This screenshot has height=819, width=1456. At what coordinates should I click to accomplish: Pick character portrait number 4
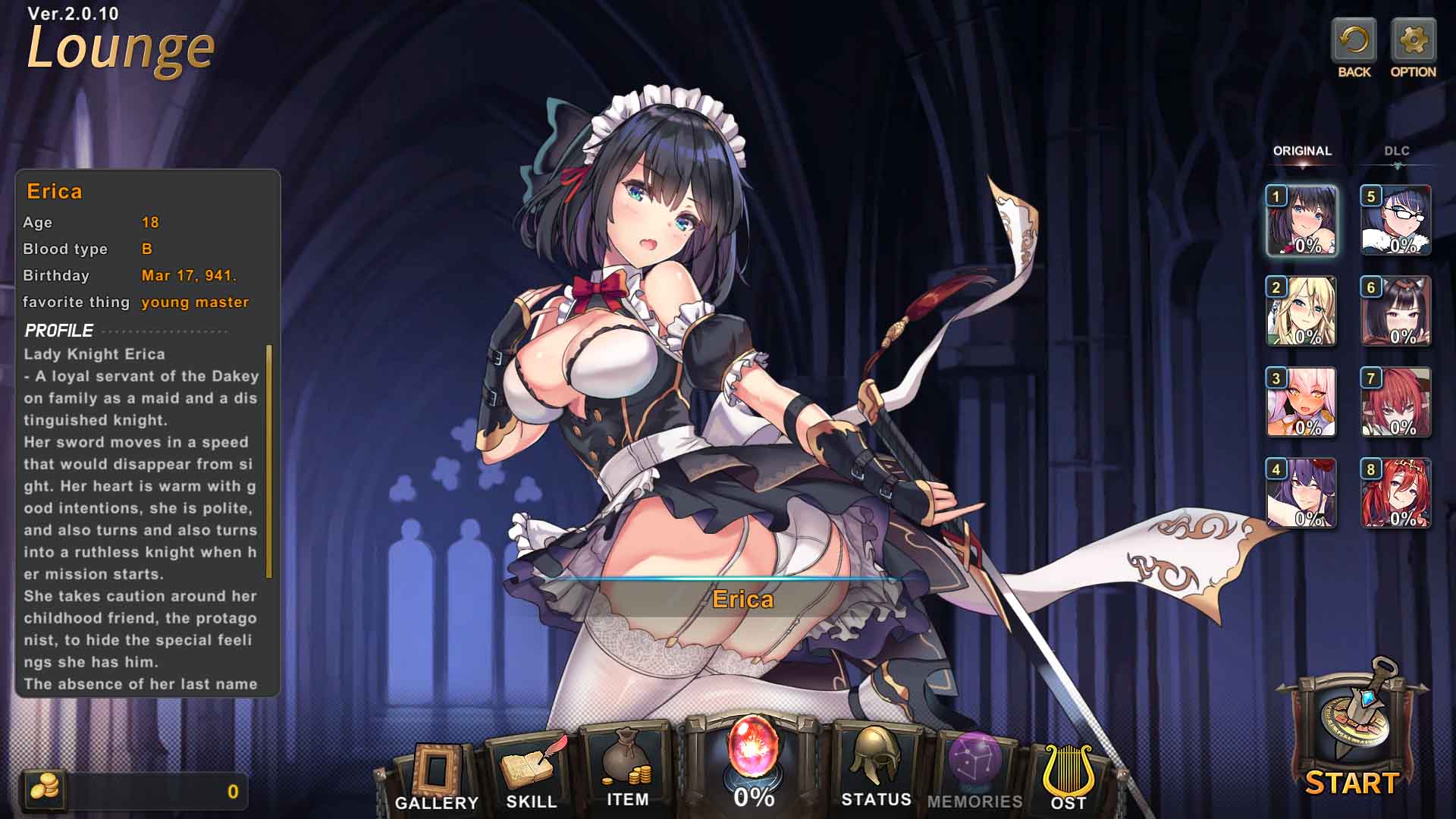(x=1302, y=494)
